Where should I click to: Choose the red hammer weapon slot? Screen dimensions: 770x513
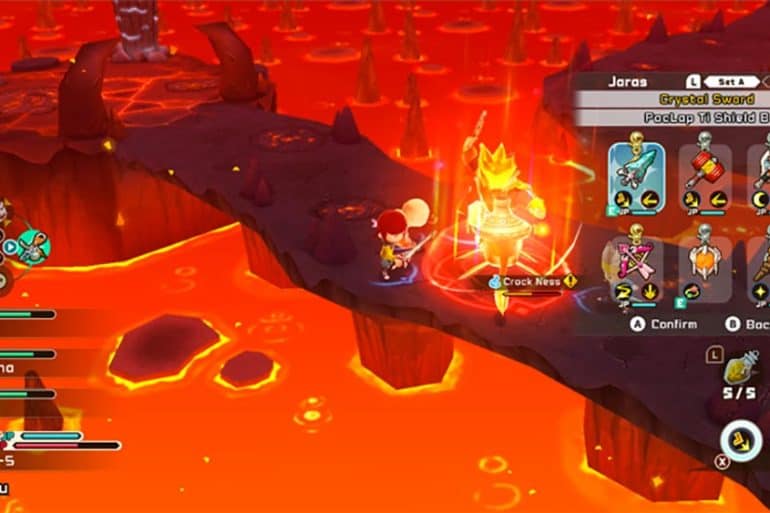(x=705, y=177)
